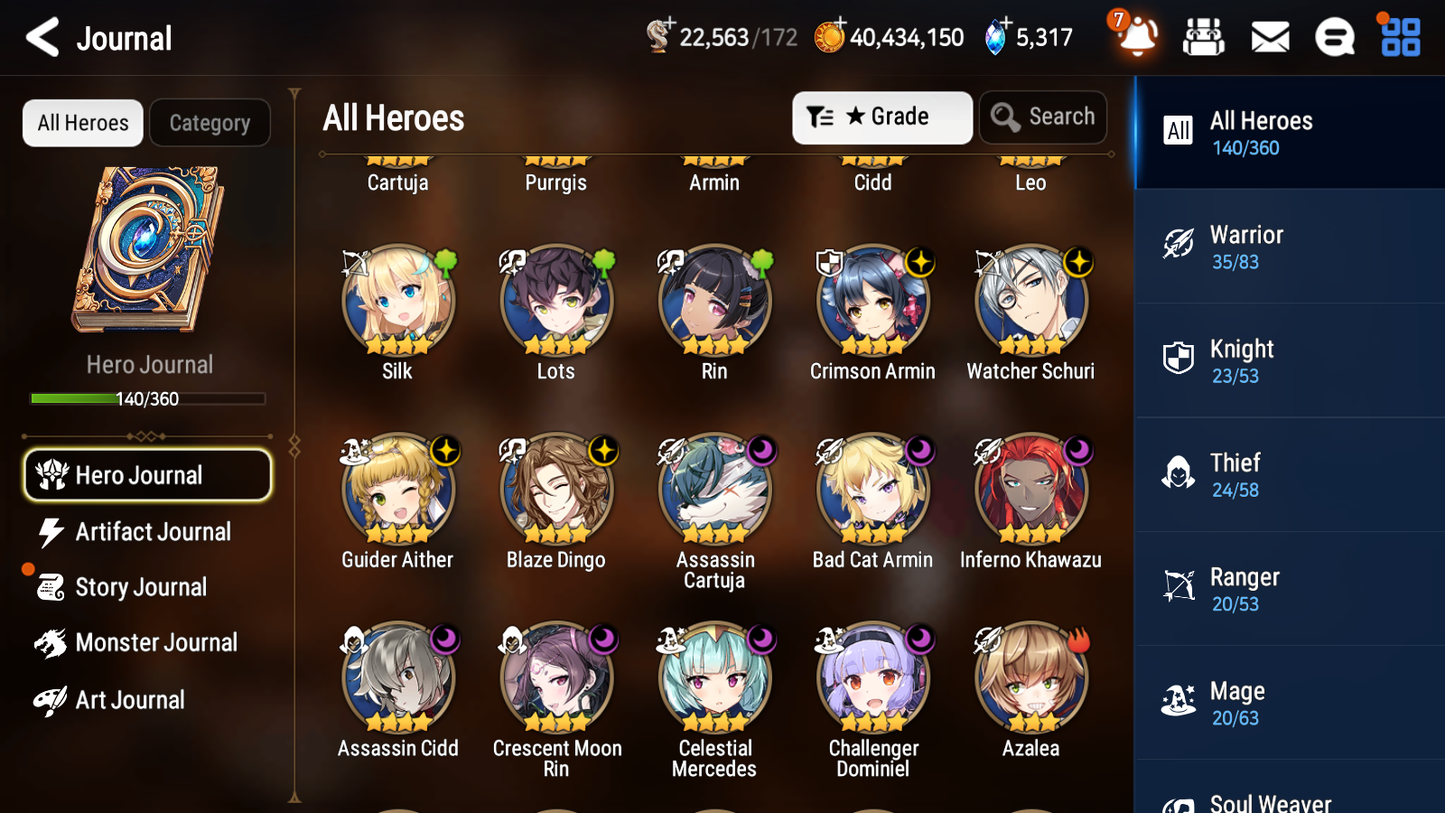The height and width of the screenshot is (813, 1445).
Task: Select the Knight class filter
Action: pos(1289,361)
